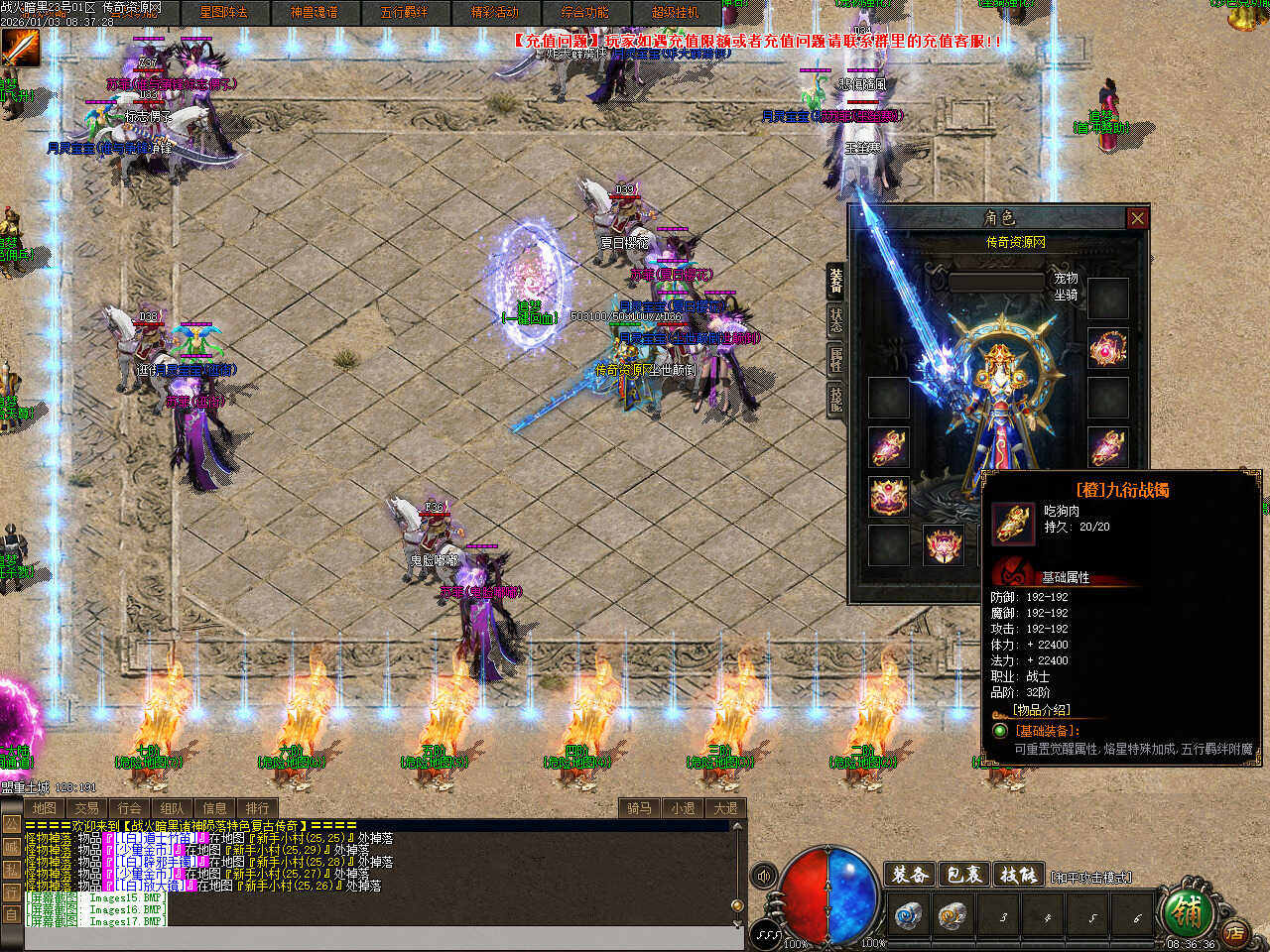
Task: Open the 超级挂机 auto-play menu
Action: point(675,12)
